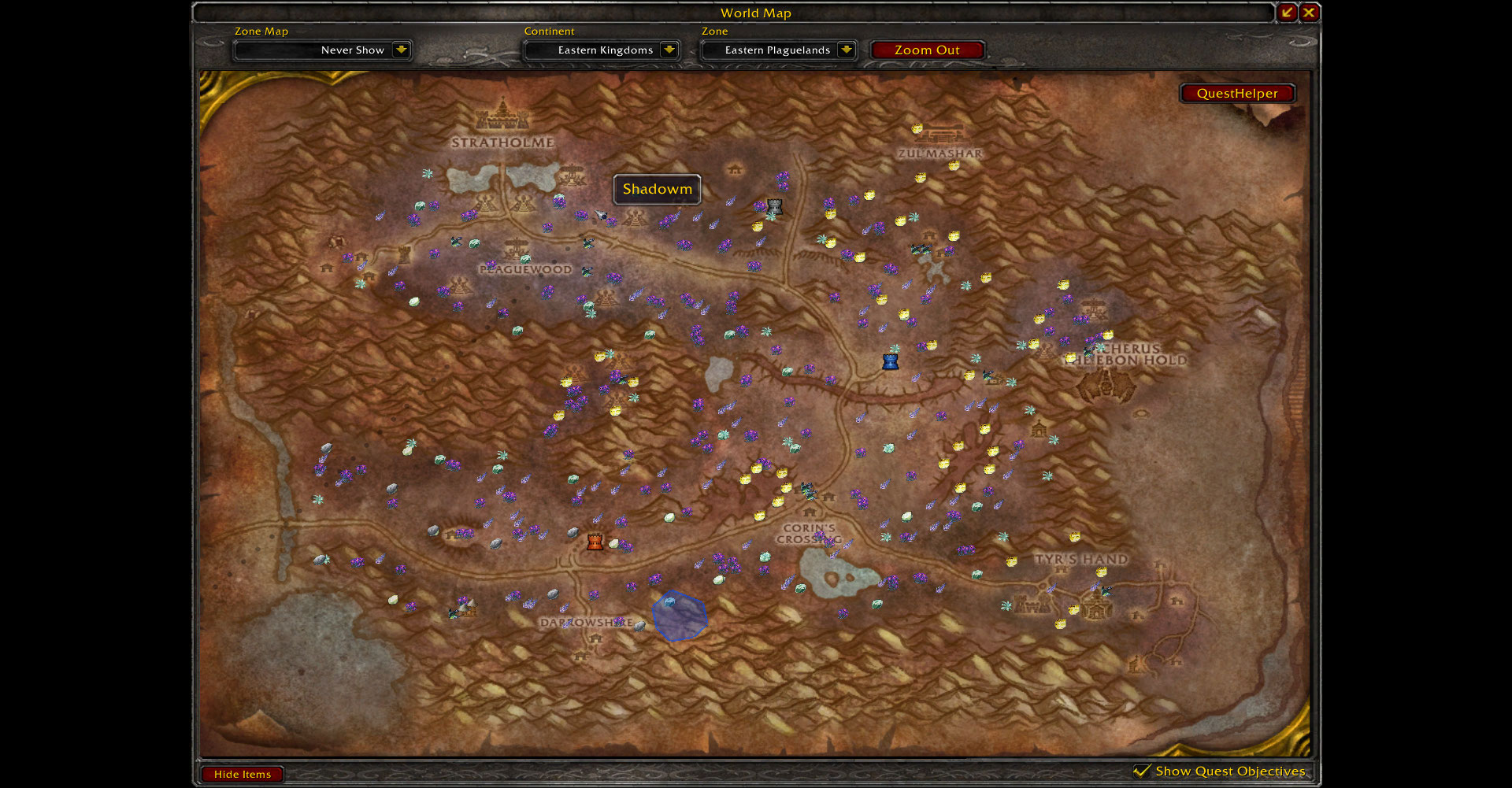Open the QuestHelper panel
This screenshot has width=1512, height=788.
(1236, 93)
